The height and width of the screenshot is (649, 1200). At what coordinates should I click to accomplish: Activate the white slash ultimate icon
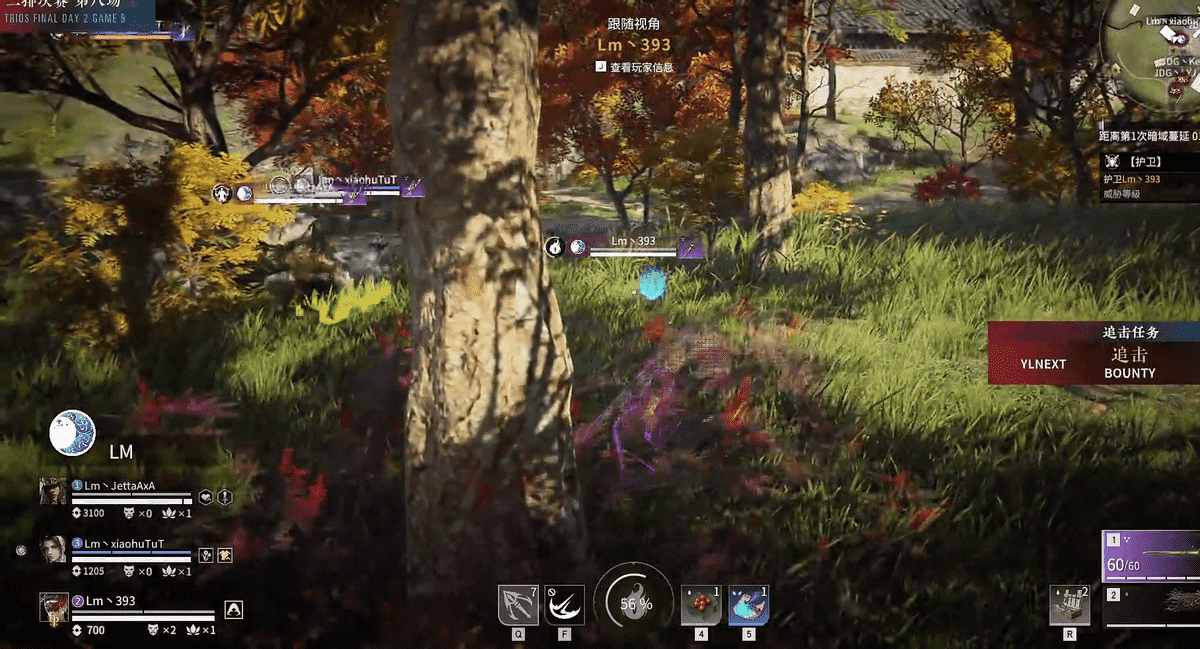pos(564,605)
